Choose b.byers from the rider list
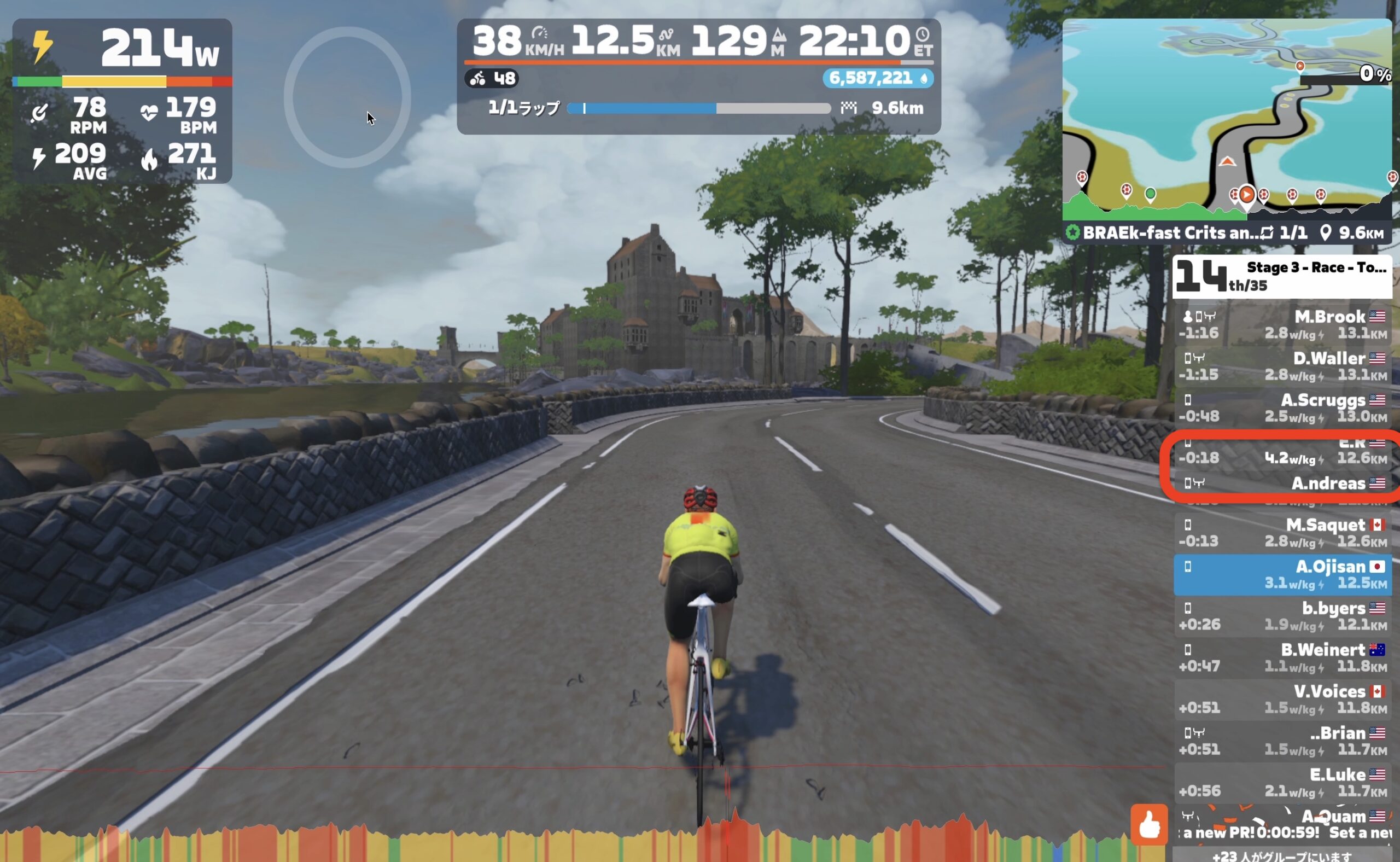This screenshot has width=1400, height=862. [1282, 616]
